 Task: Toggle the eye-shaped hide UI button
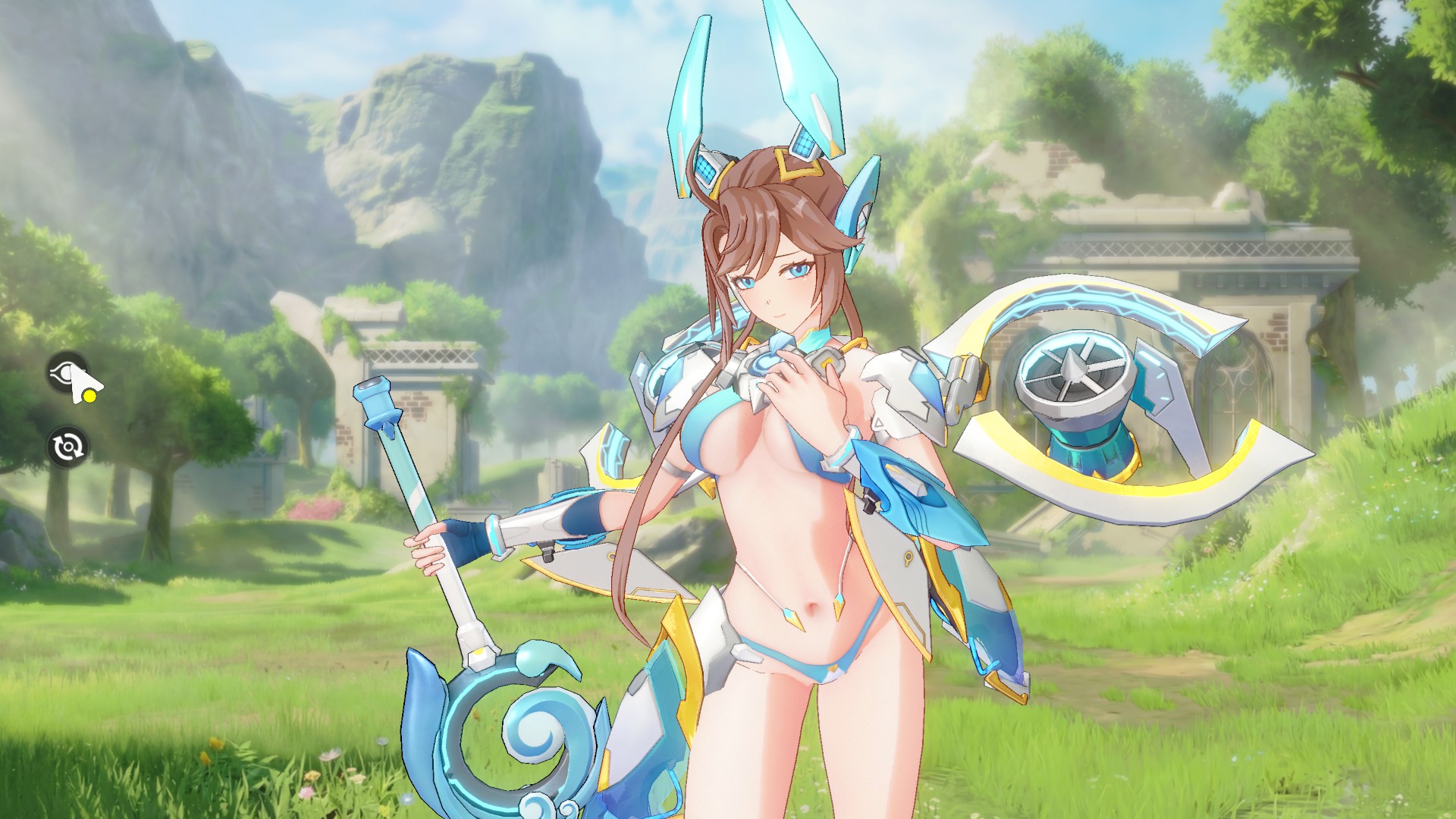(67, 372)
